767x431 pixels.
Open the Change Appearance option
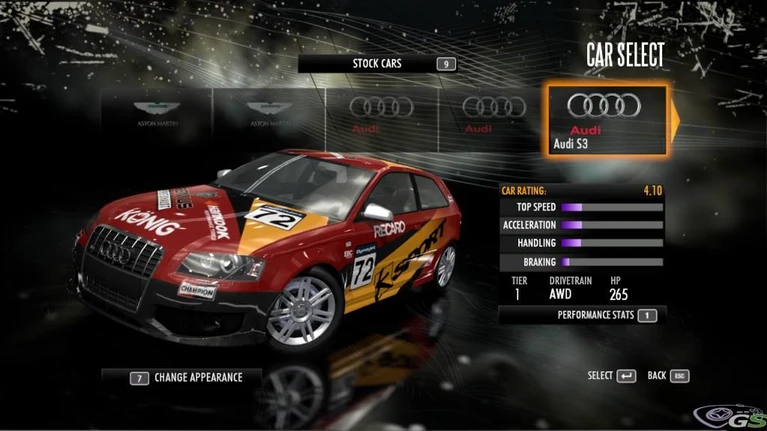pyautogui.click(x=181, y=378)
